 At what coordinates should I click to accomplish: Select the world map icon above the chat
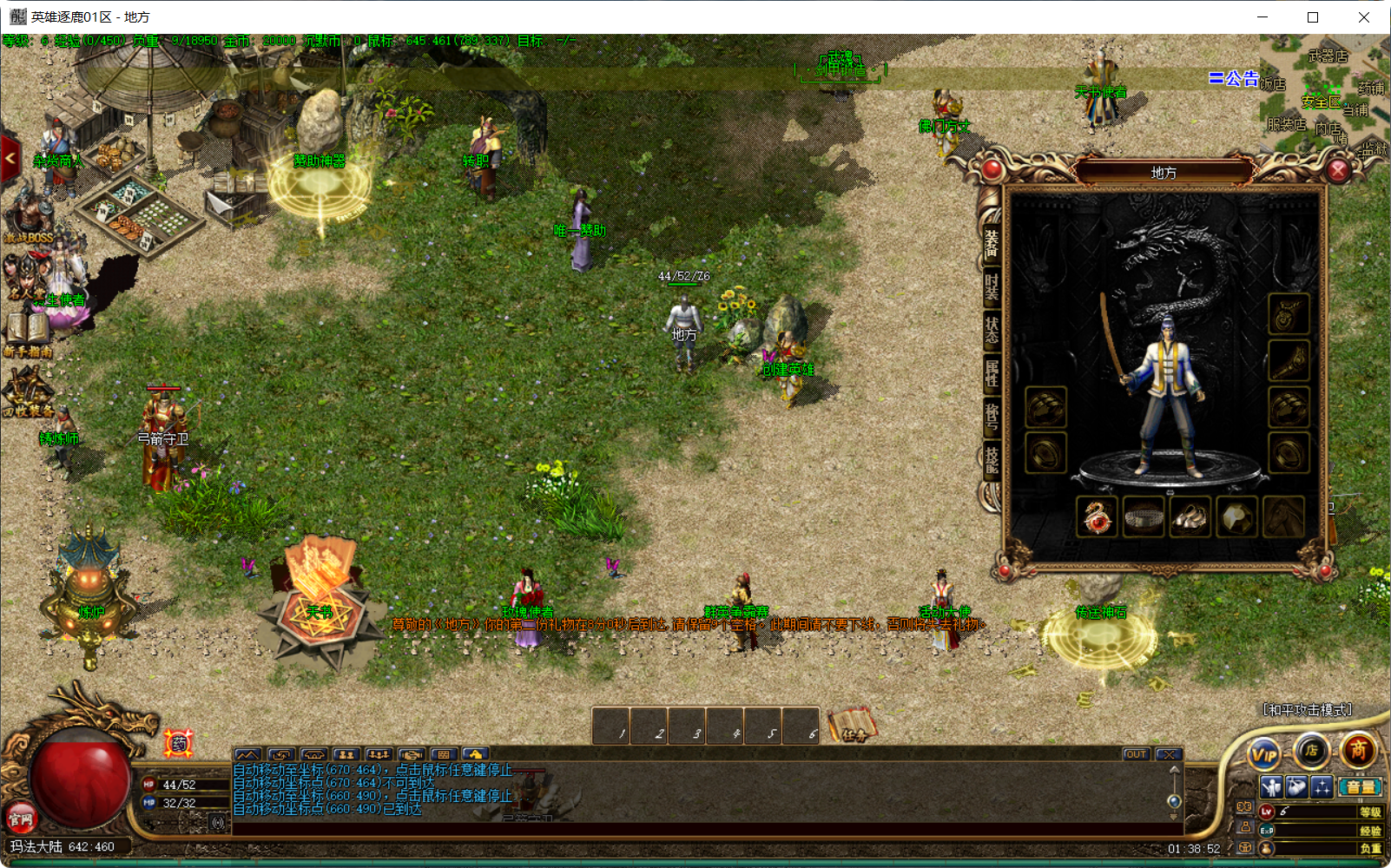click(247, 754)
